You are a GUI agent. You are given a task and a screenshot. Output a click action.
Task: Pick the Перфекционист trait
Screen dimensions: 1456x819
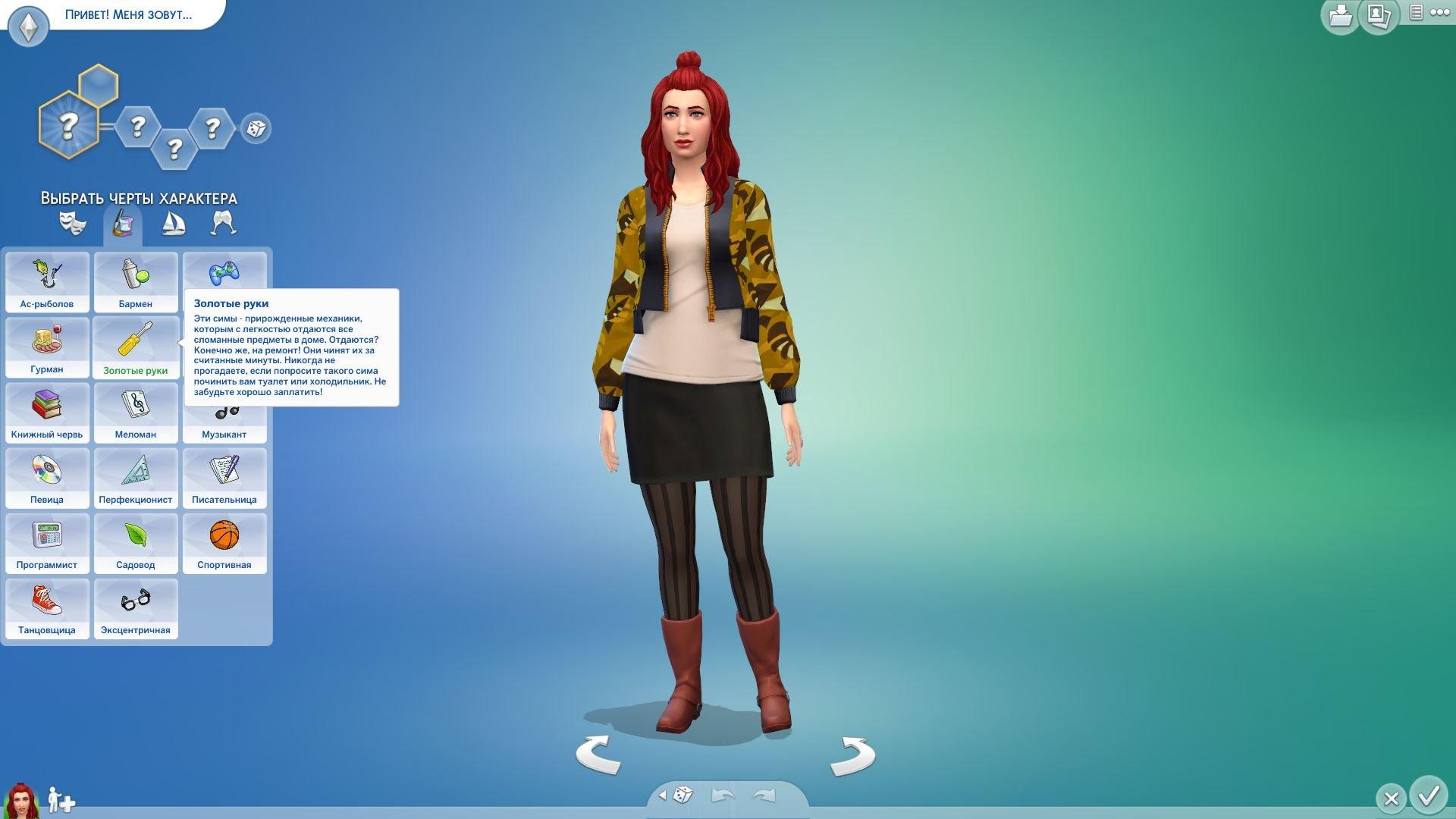coord(136,477)
